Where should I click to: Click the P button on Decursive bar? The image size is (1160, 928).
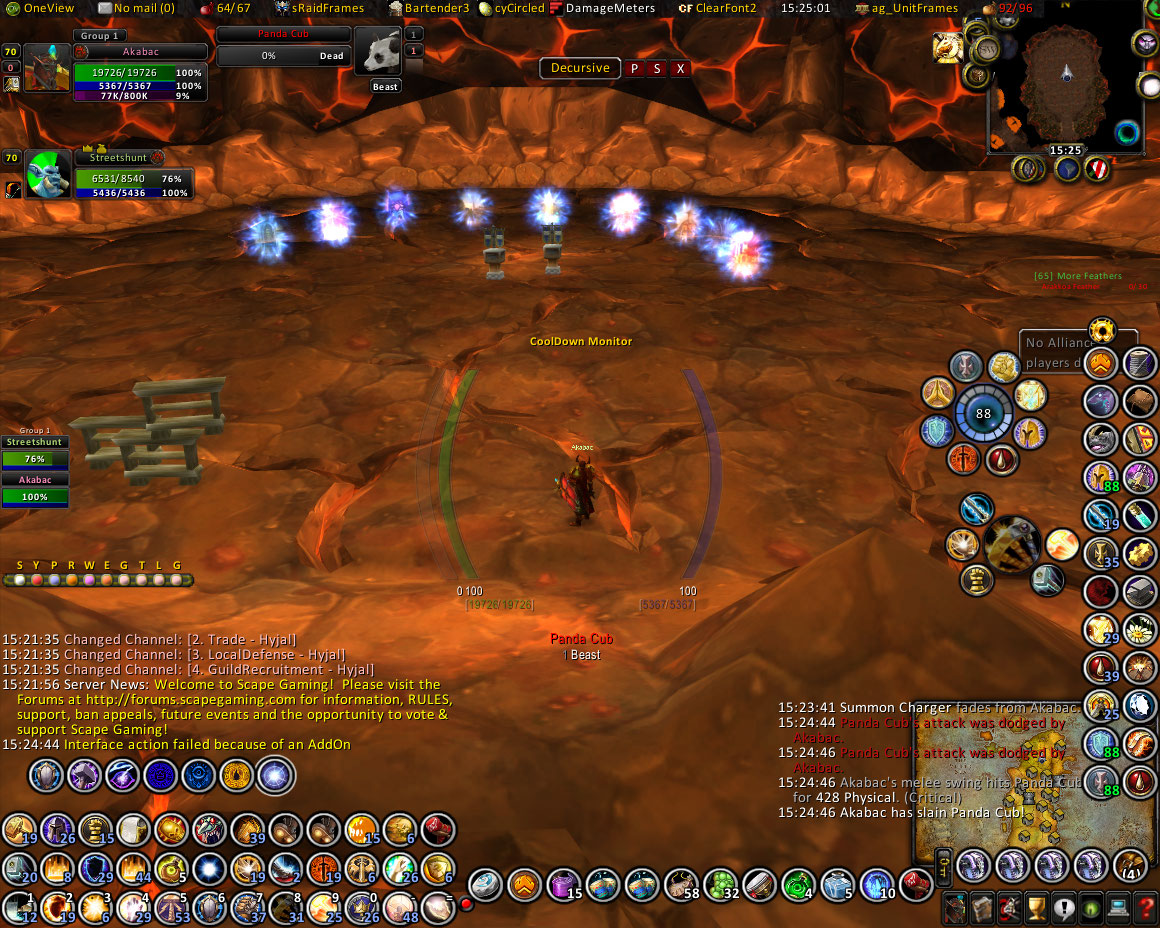tap(634, 69)
